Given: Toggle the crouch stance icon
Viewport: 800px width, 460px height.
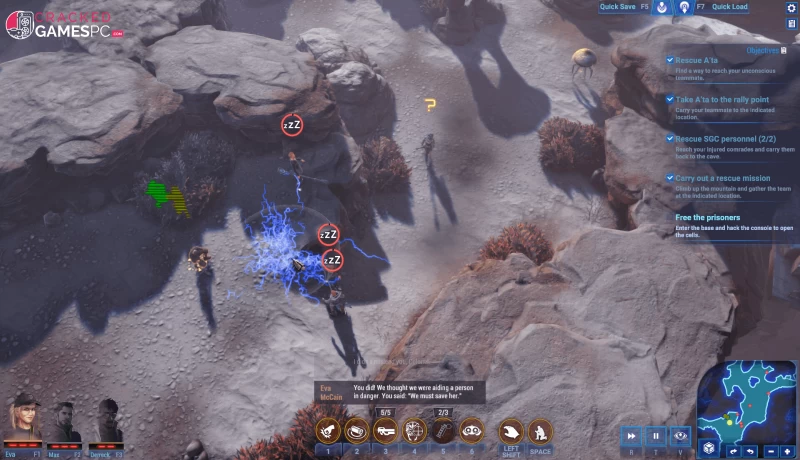Looking at the screenshot, I should (540, 430).
